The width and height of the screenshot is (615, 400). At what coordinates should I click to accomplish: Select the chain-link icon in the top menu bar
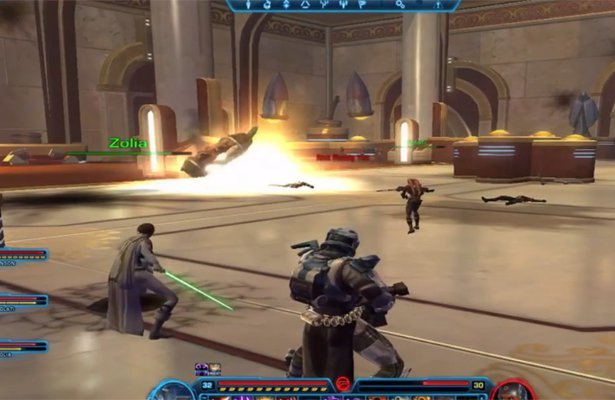tap(399, 5)
